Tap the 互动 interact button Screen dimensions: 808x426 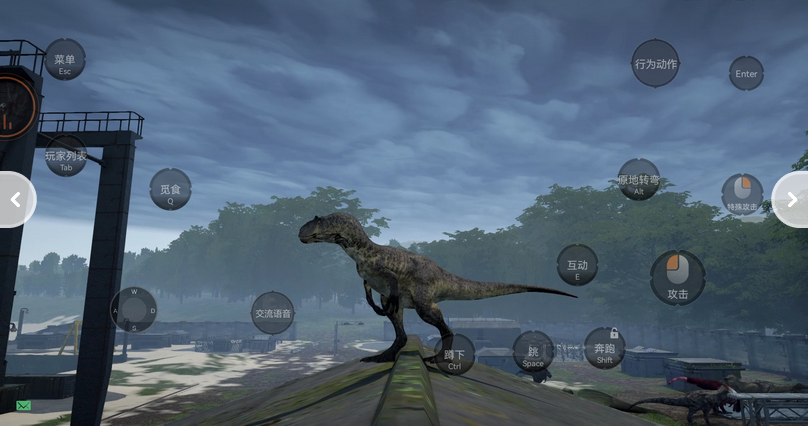[577, 265]
